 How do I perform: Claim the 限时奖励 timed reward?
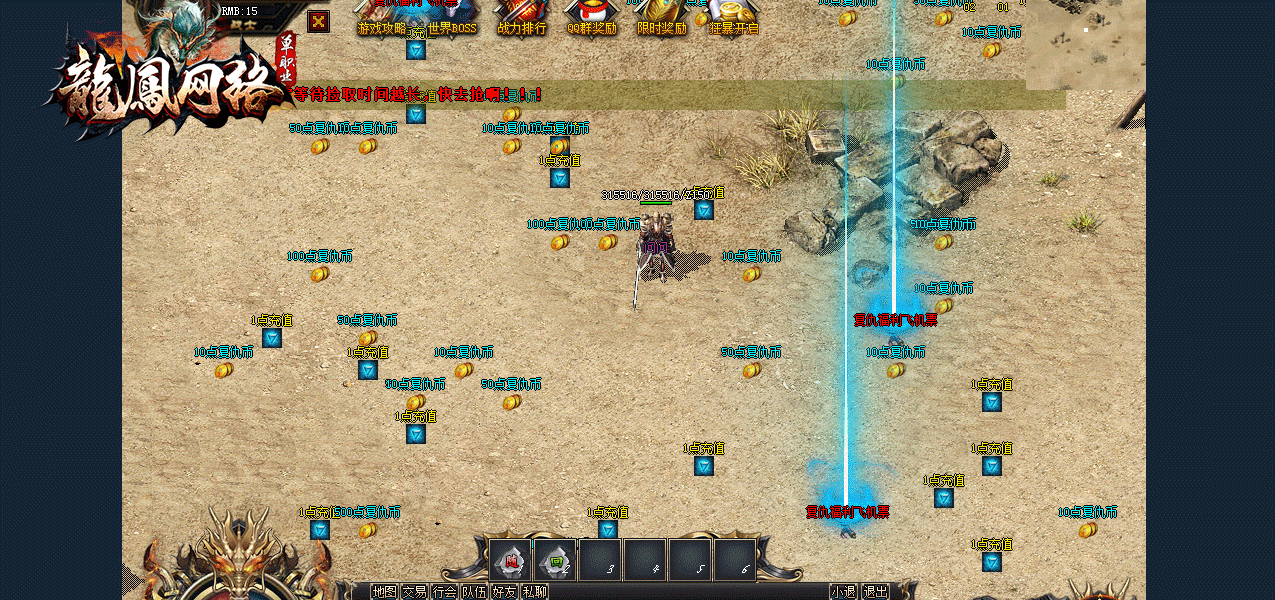[662, 18]
